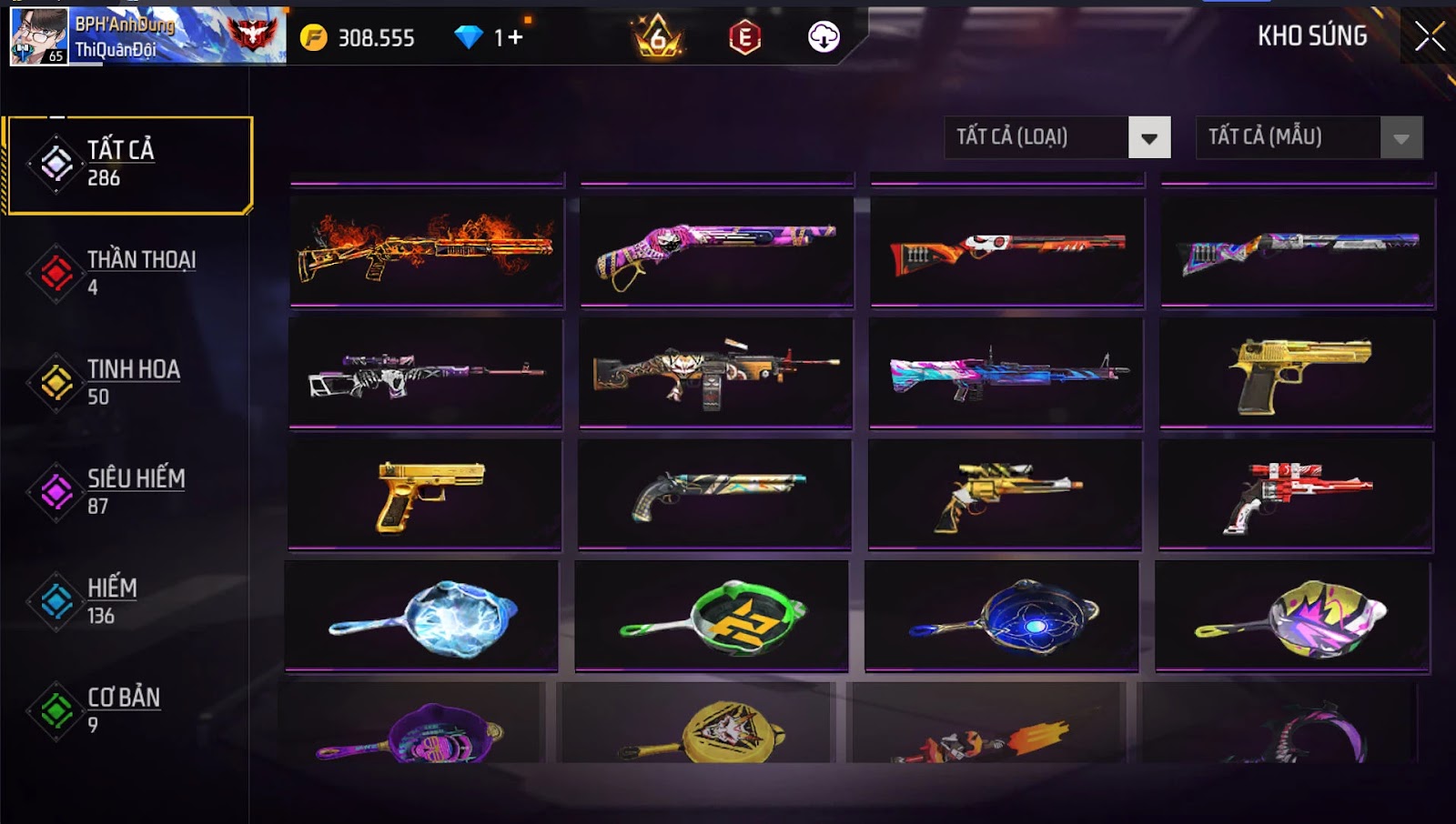Select the pink purple sniper rifle skin
Viewport: 1456px width, 824px height.
coord(426,373)
